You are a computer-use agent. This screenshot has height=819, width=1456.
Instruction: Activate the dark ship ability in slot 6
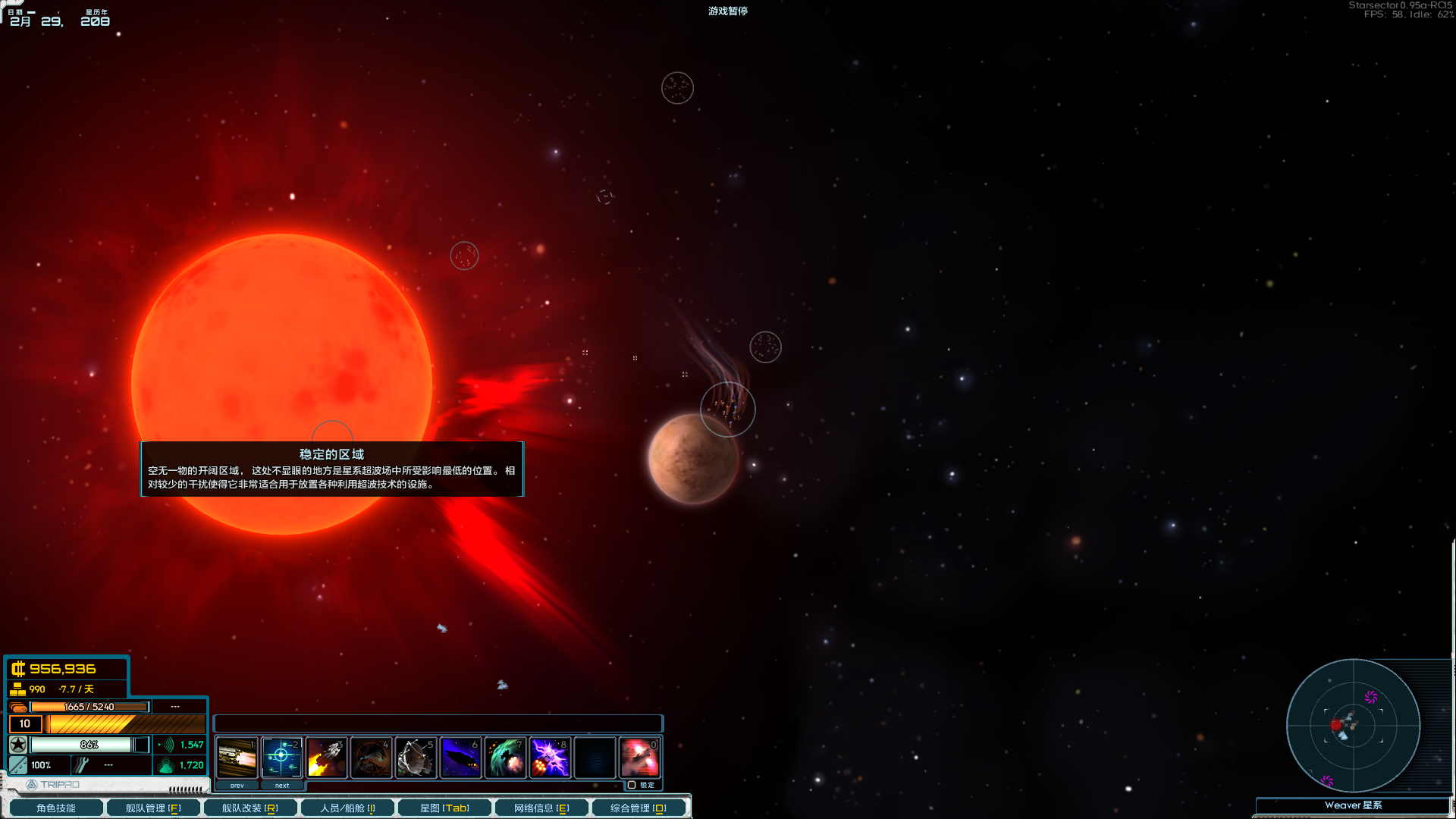(460, 757)
